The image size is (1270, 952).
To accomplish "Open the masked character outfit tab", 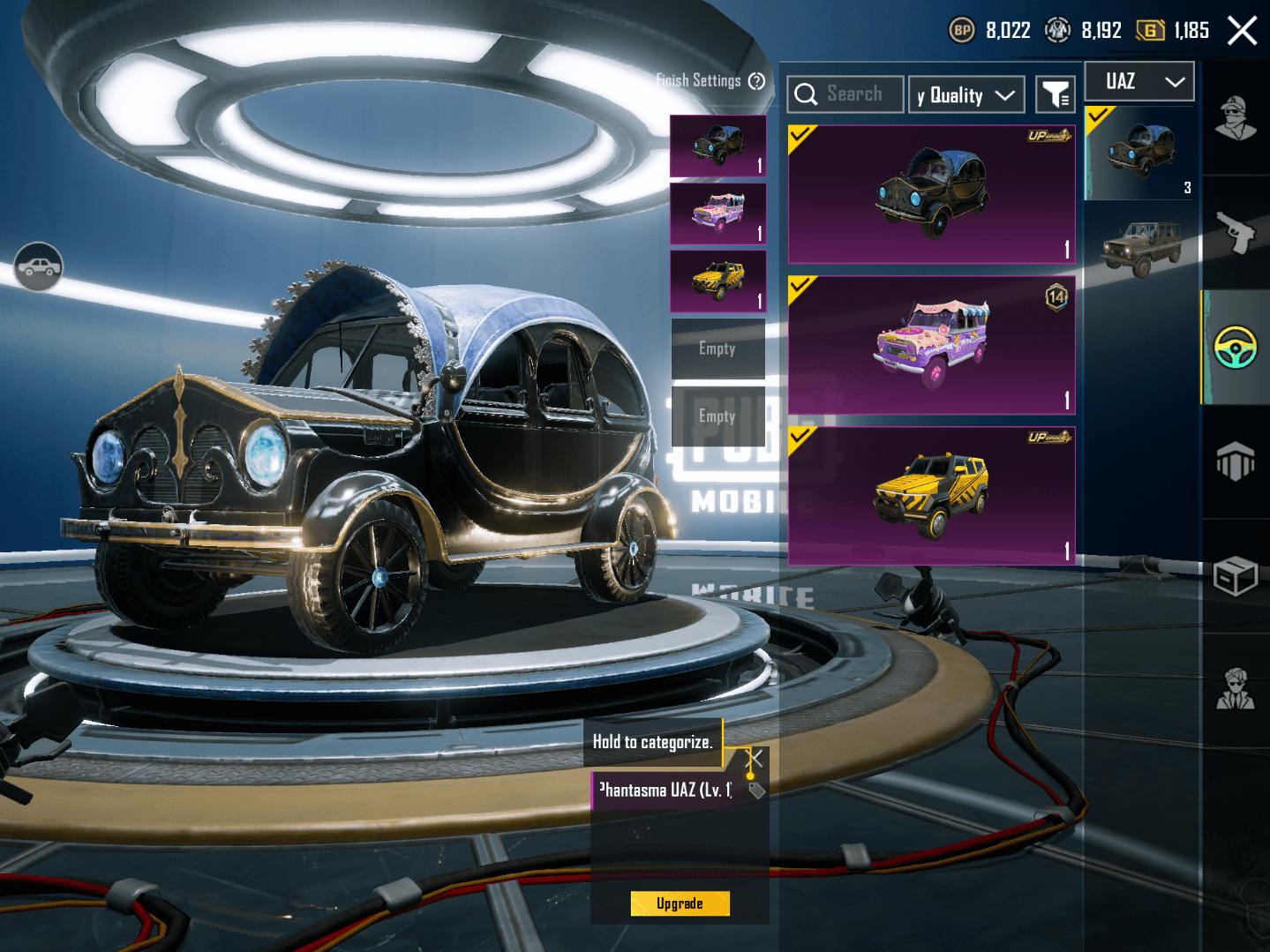I will click(x=1236, y=118).
